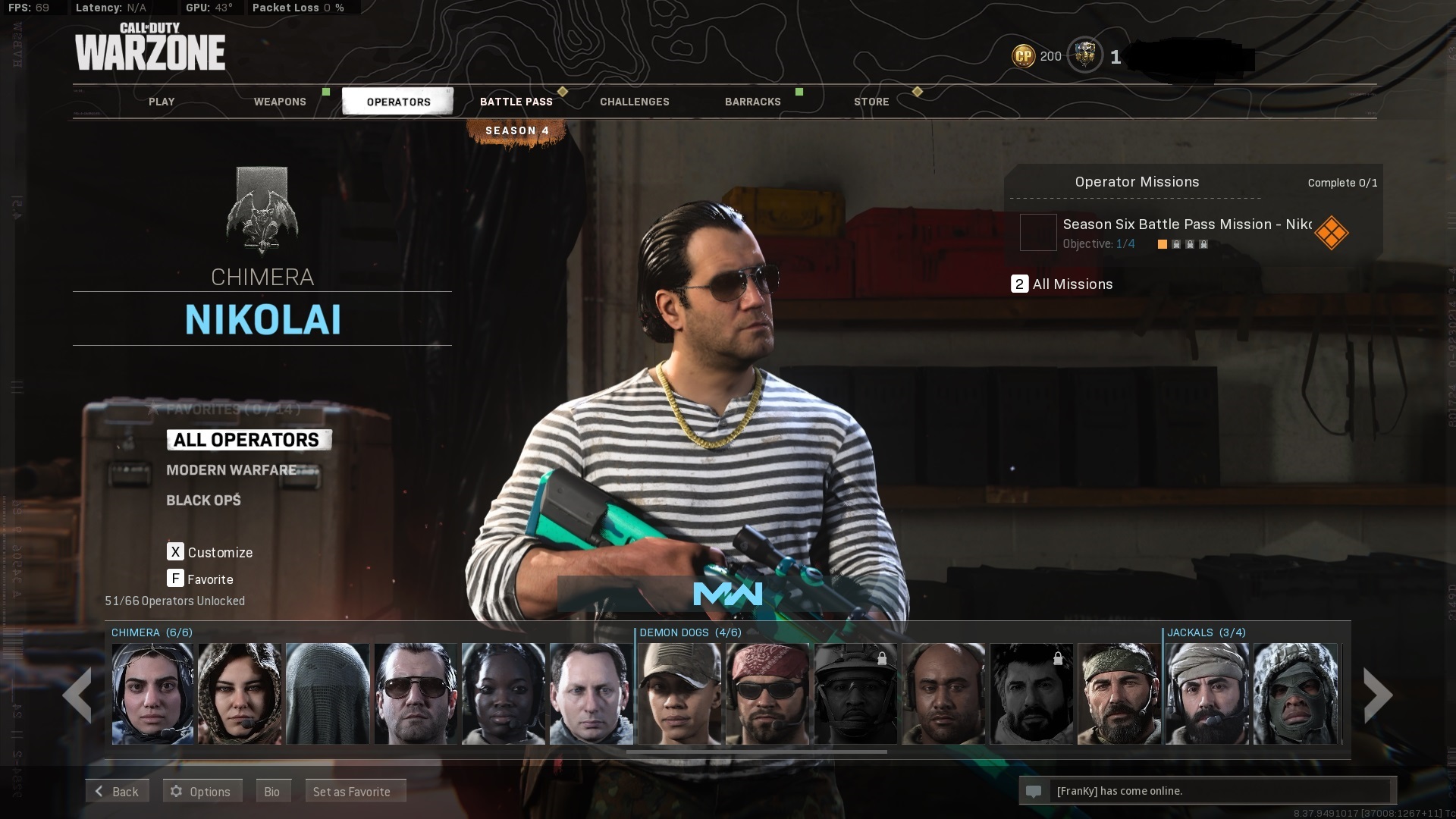Show previous operators with left arrow

(x=77, y=695)
